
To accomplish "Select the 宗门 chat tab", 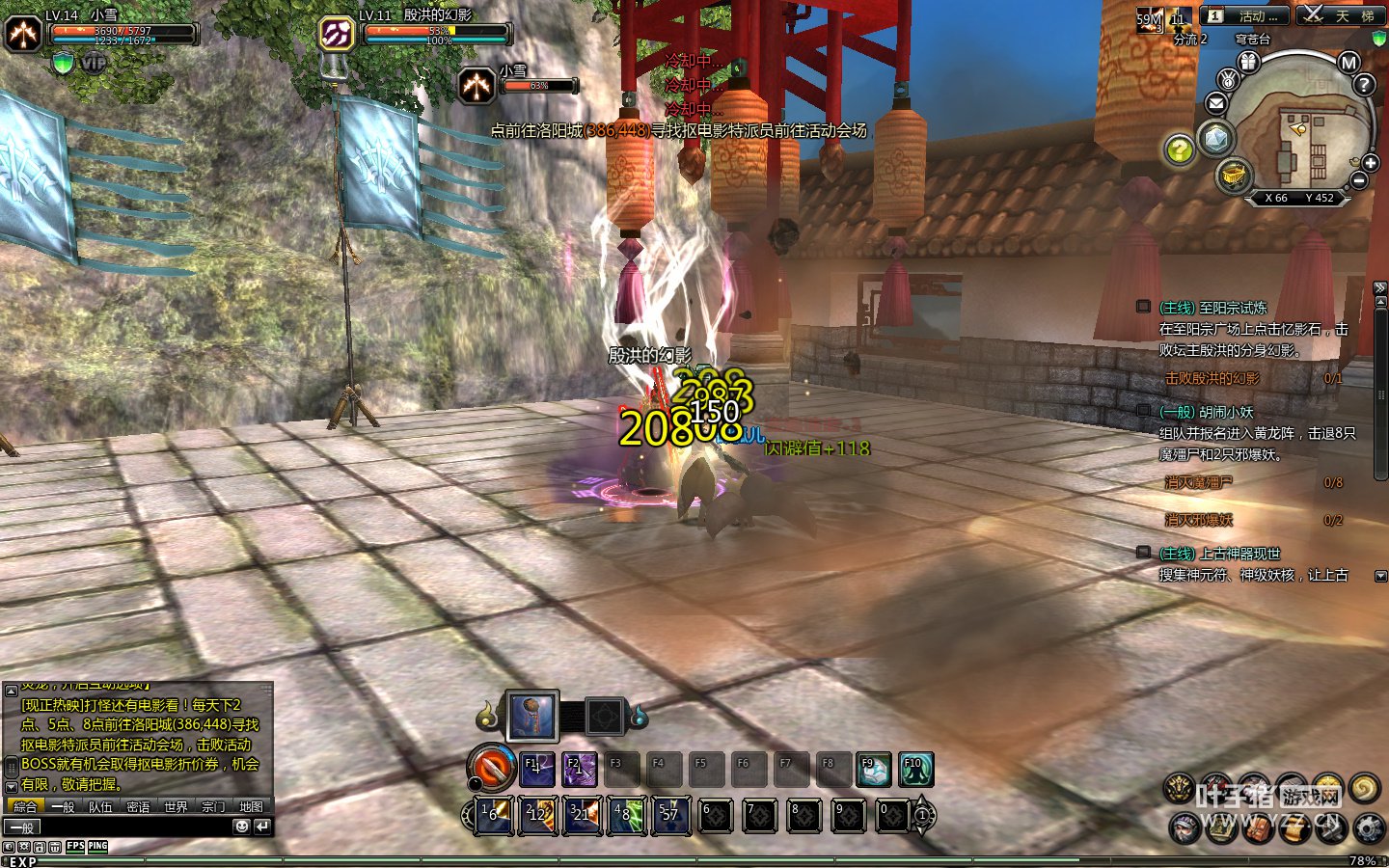I will tap(213, 807).
